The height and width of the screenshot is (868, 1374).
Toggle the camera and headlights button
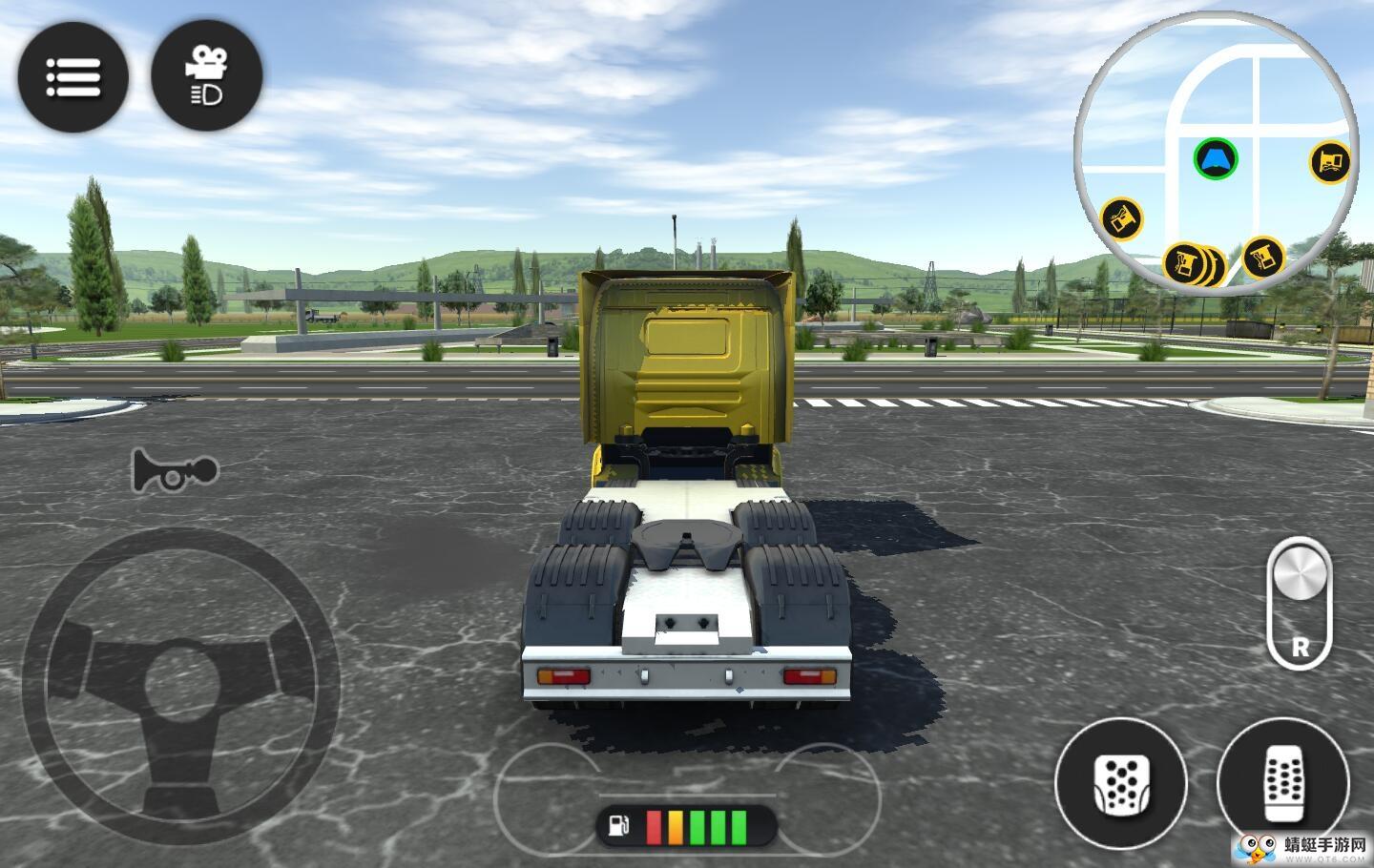(206, 76)
